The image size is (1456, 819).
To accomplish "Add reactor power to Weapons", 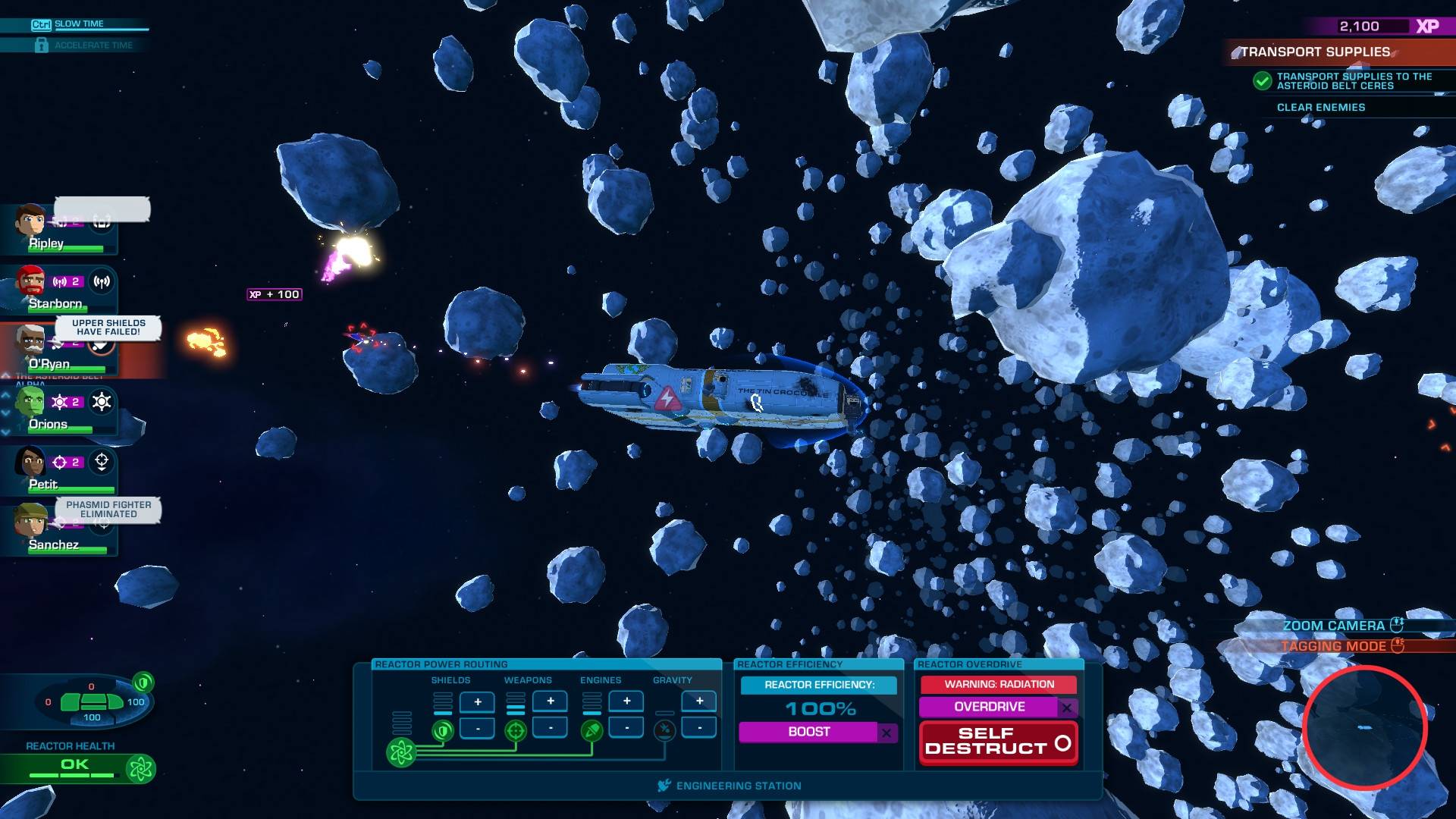I will coord(551,701).
